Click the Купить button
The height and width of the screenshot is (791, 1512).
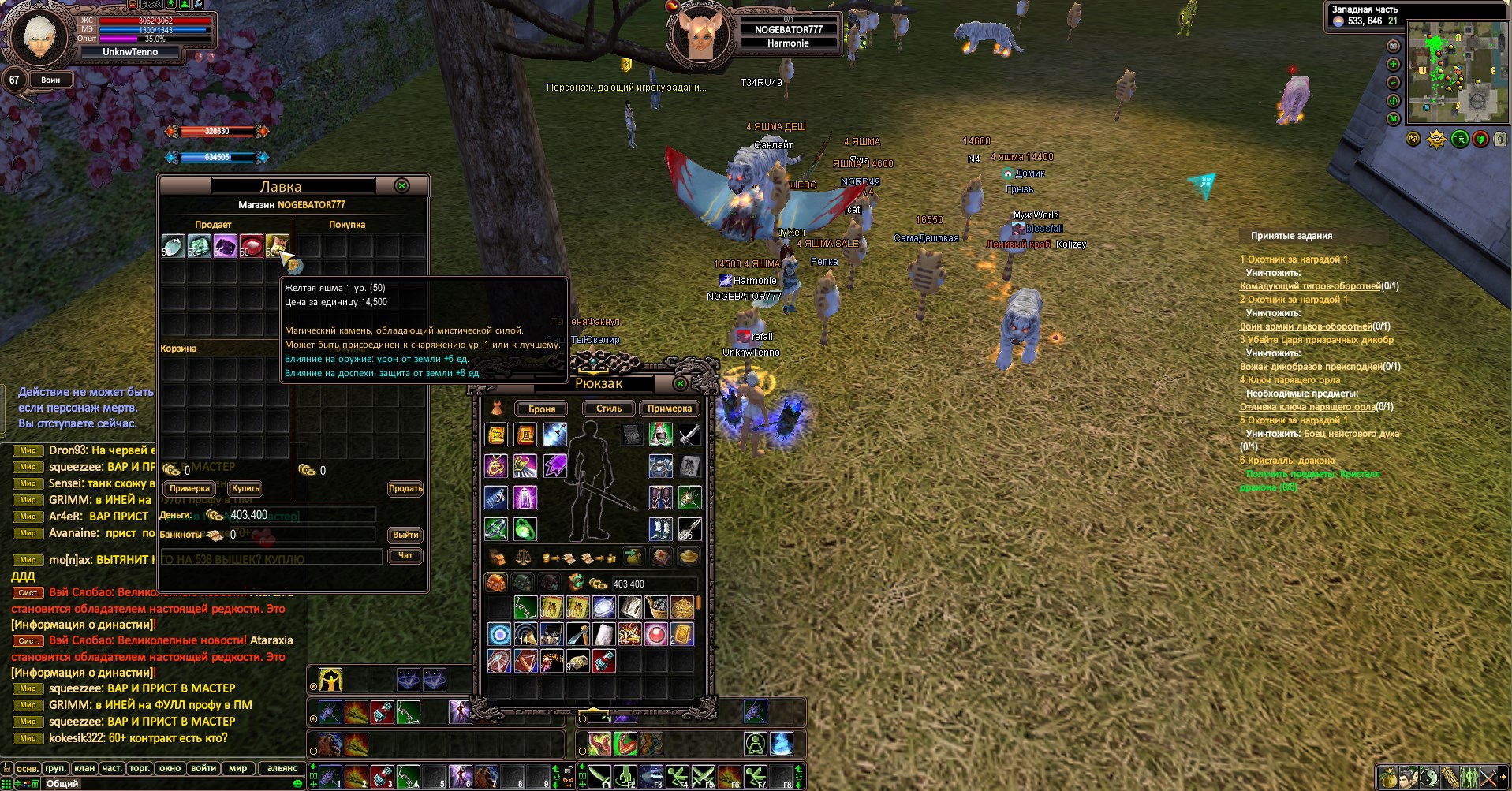coord(245,489)
